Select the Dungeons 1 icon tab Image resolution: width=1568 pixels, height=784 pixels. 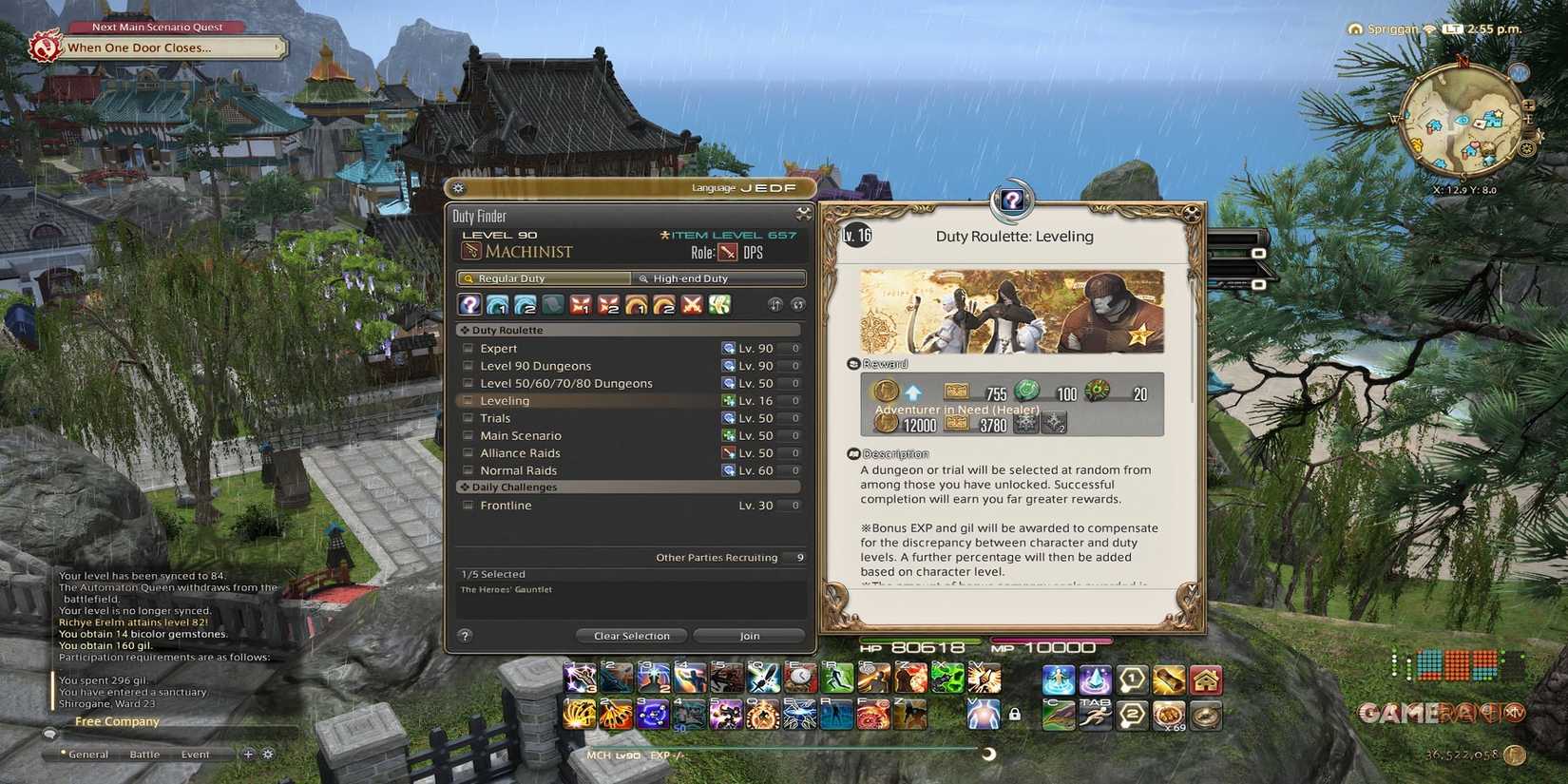(x=497, y=305)
